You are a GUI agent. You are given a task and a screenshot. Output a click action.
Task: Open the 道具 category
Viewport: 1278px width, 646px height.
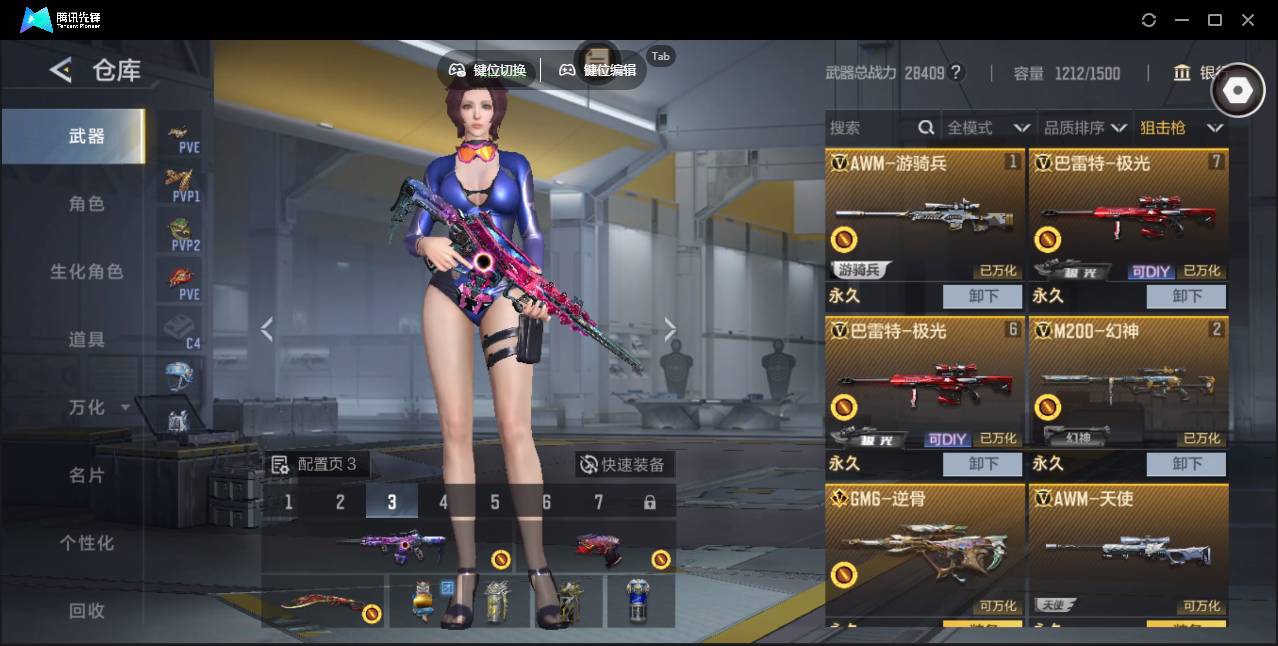click(86, 340)
